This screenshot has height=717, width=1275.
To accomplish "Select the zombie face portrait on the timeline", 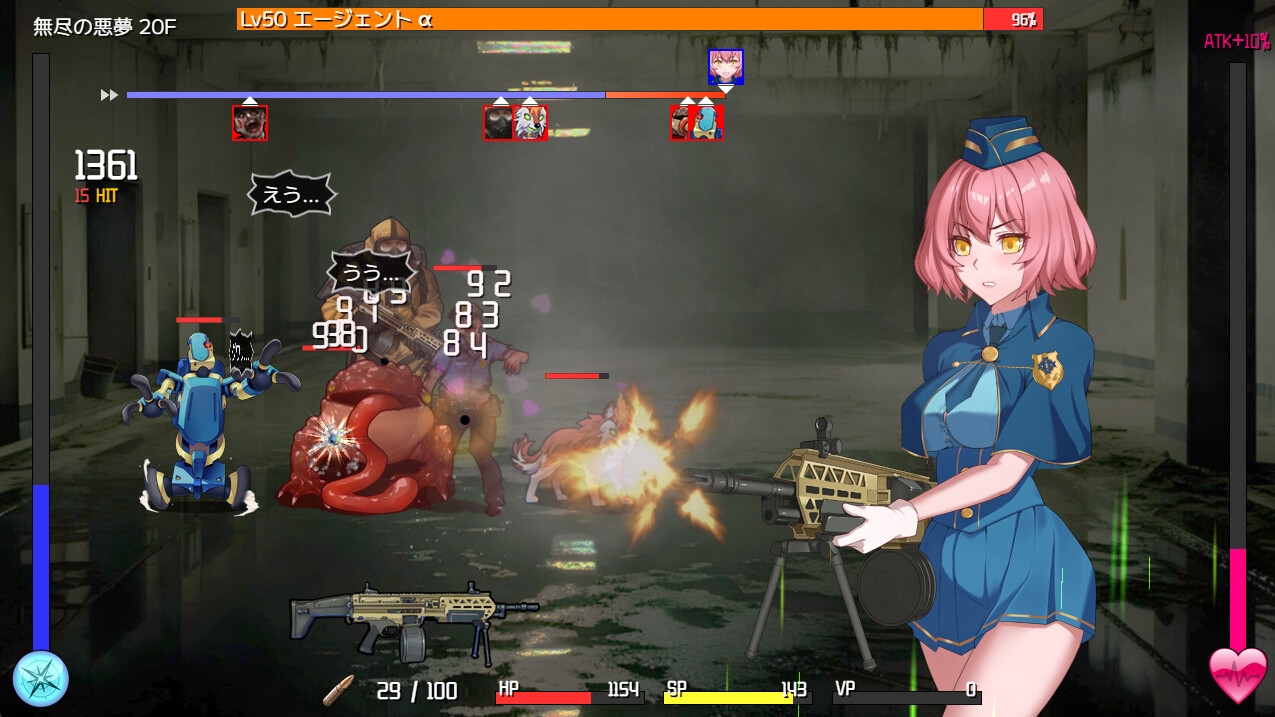I will coord(249,123).
